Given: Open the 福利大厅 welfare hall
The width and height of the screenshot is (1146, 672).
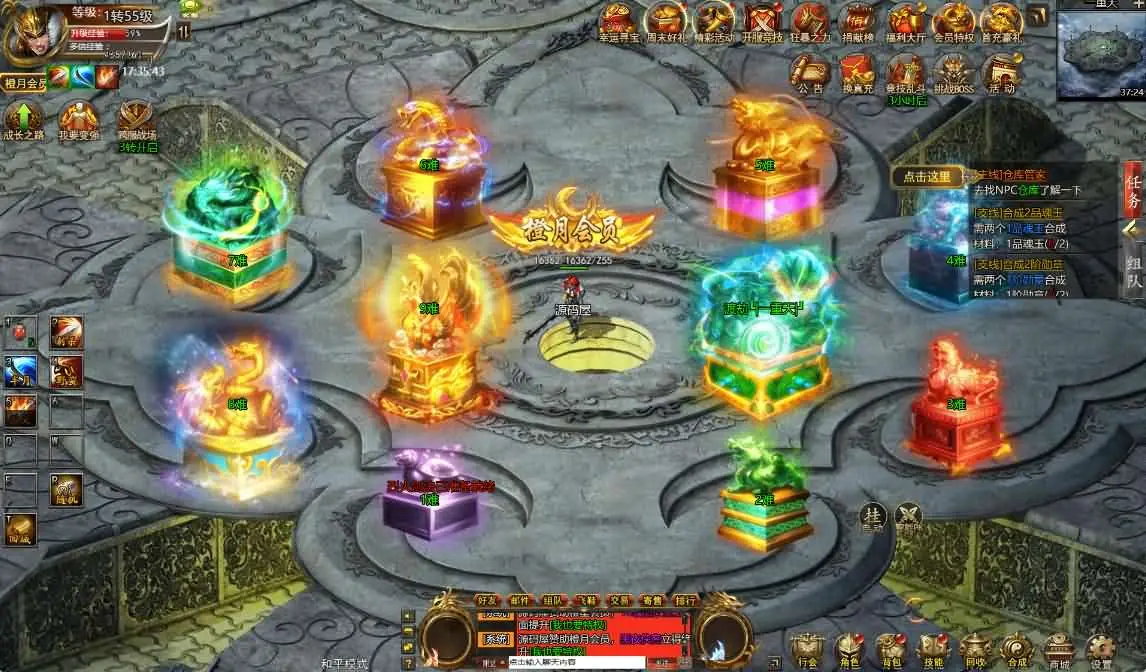Looking at the screenshot, I should 907,22.
